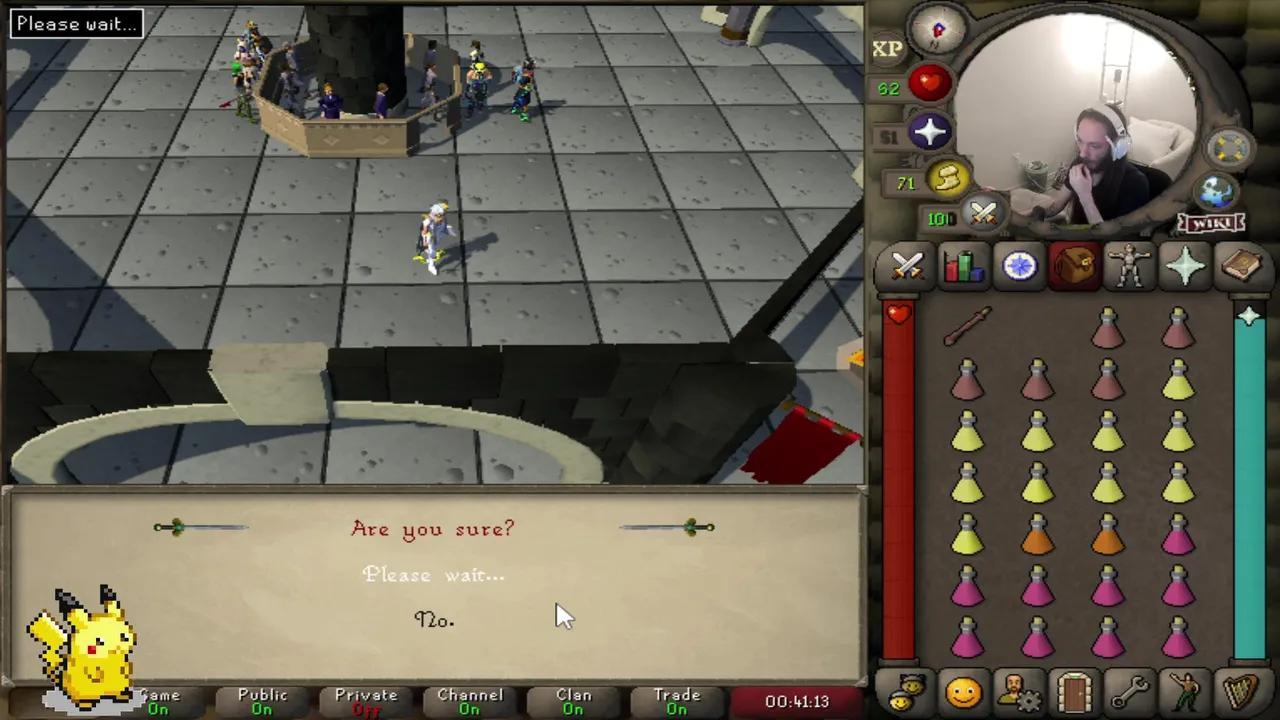
Task: Open the Magic spellbook tab
Action: pos(1242,264)
